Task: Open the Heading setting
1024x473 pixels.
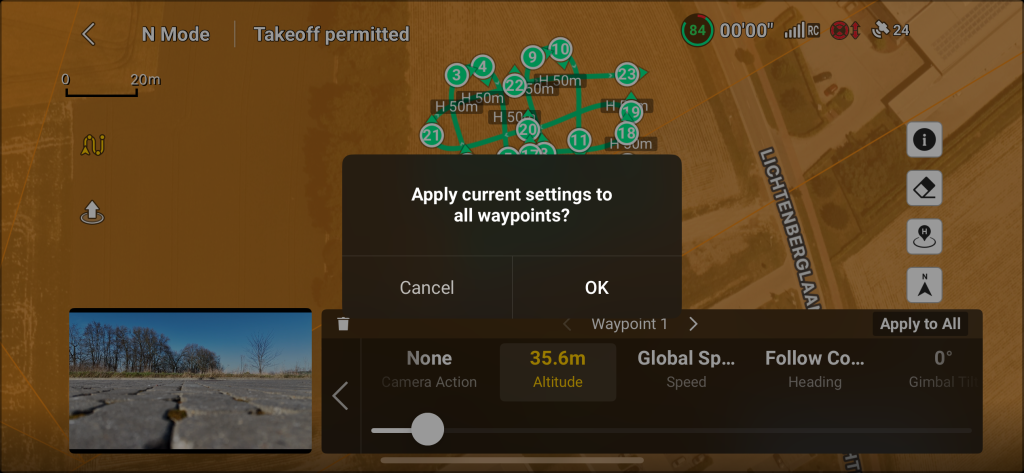Action: point(814,368)
